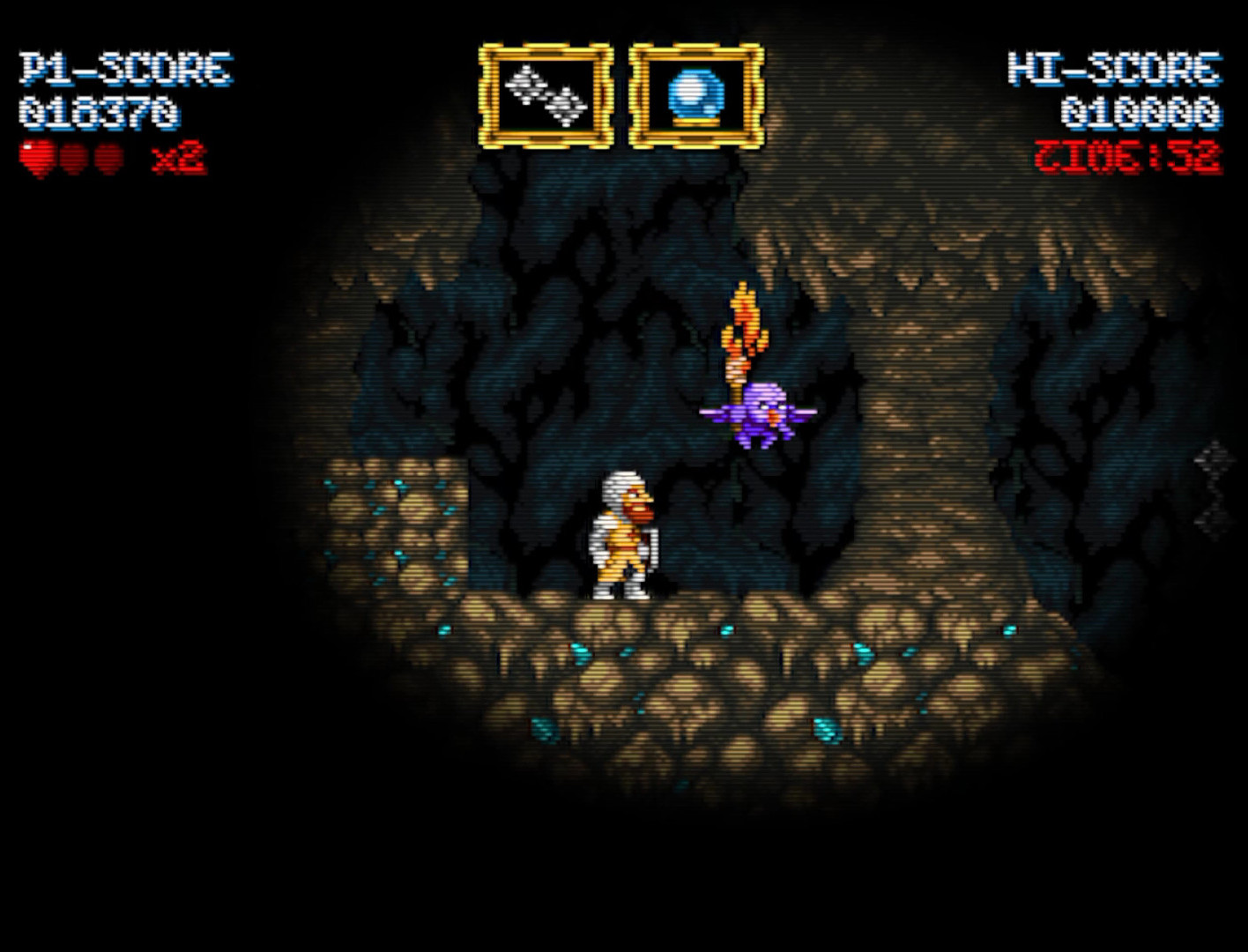
Task: Click the first red heart health icon
Action: point(36,154)
